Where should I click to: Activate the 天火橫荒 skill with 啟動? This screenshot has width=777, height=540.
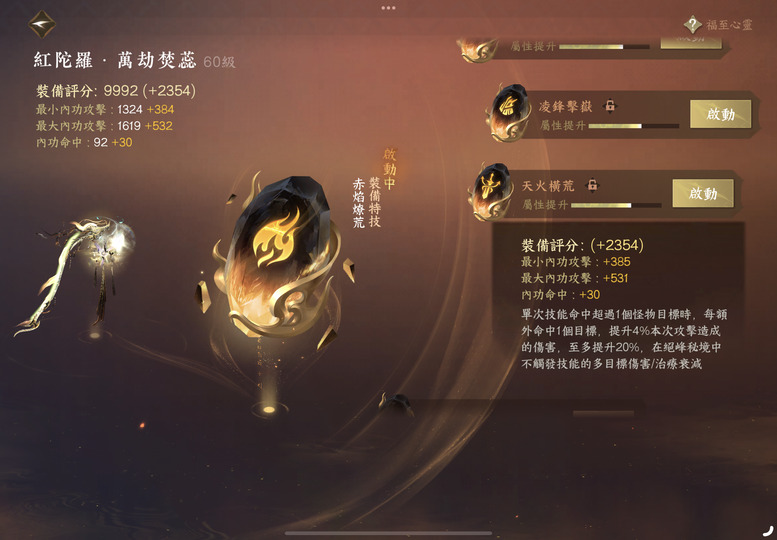(x=702, y=193)
